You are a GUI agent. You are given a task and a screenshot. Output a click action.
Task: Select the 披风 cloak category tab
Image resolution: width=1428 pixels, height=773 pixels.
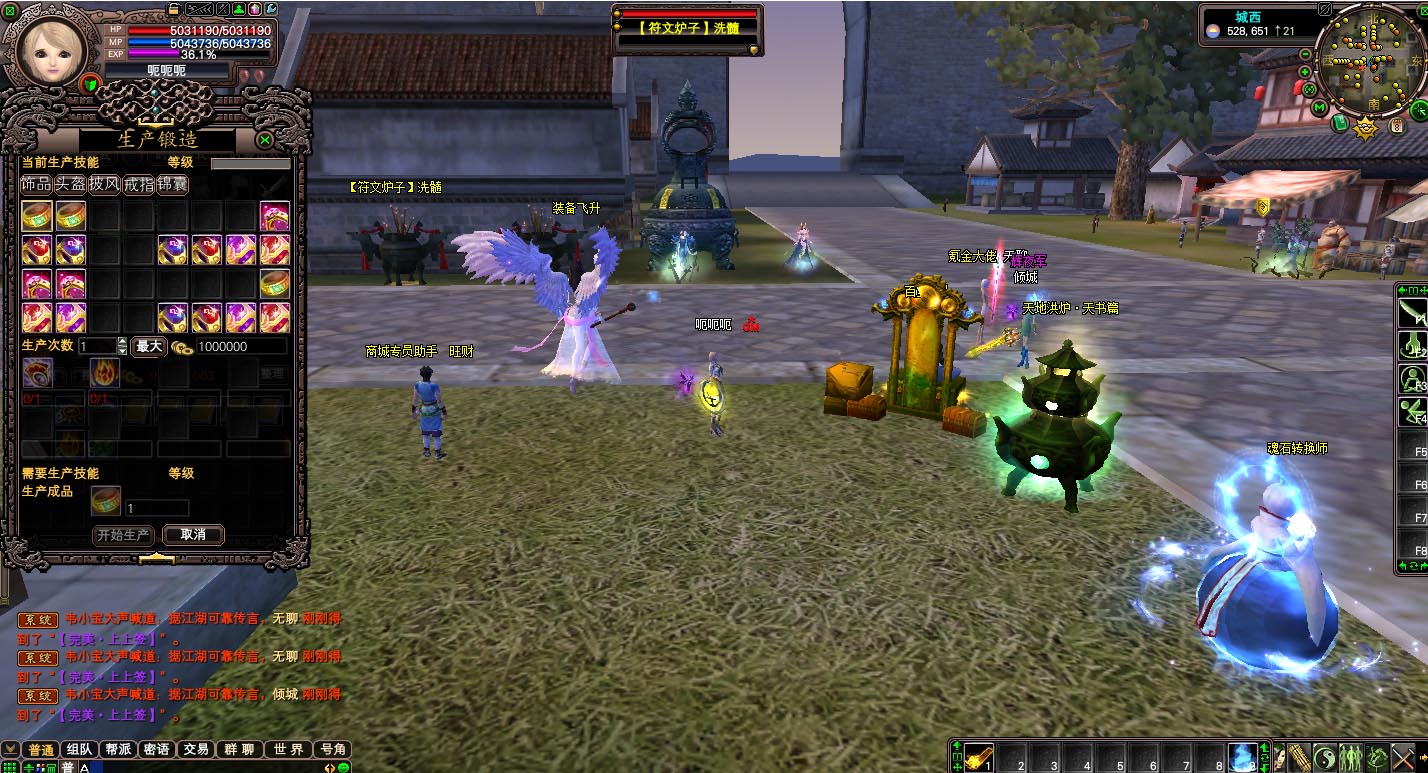(104, 184)
